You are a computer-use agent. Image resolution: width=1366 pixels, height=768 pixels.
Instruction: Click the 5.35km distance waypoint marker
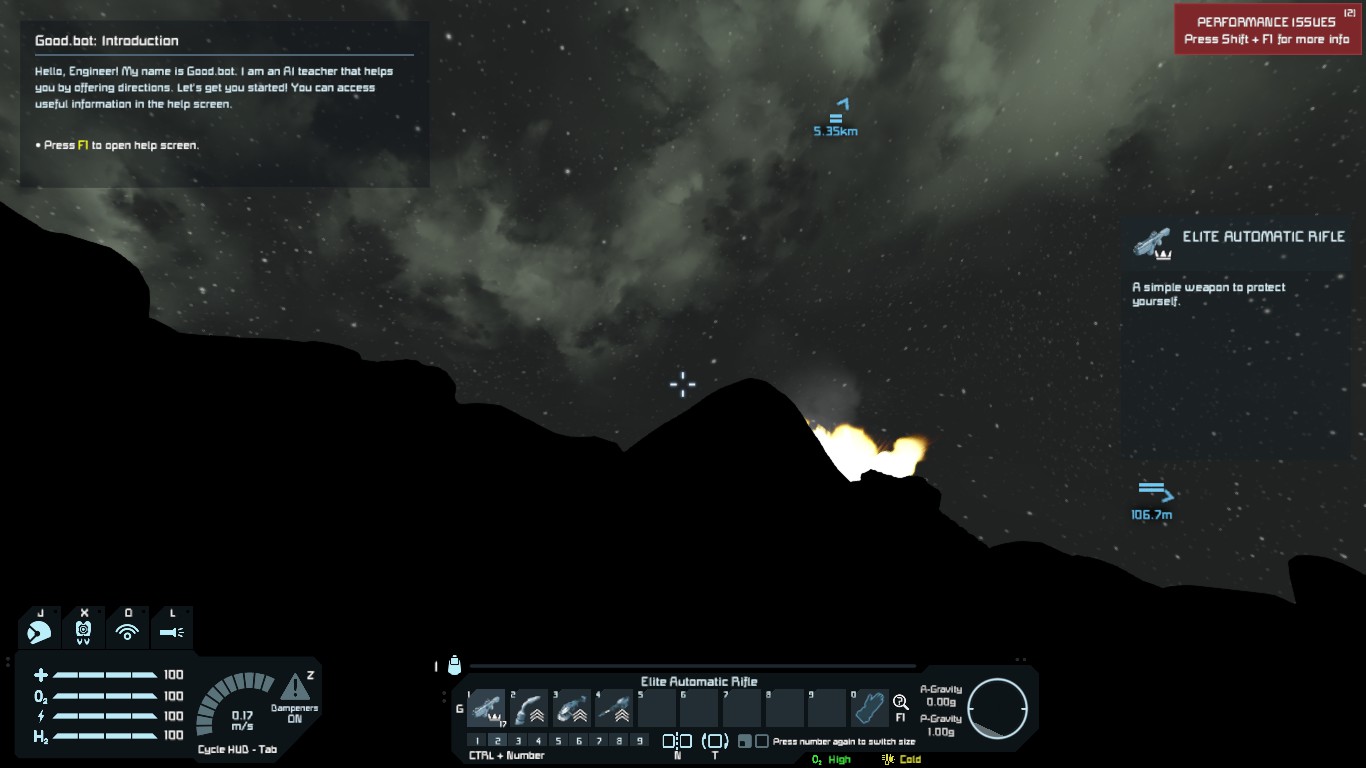click(836, 118)
